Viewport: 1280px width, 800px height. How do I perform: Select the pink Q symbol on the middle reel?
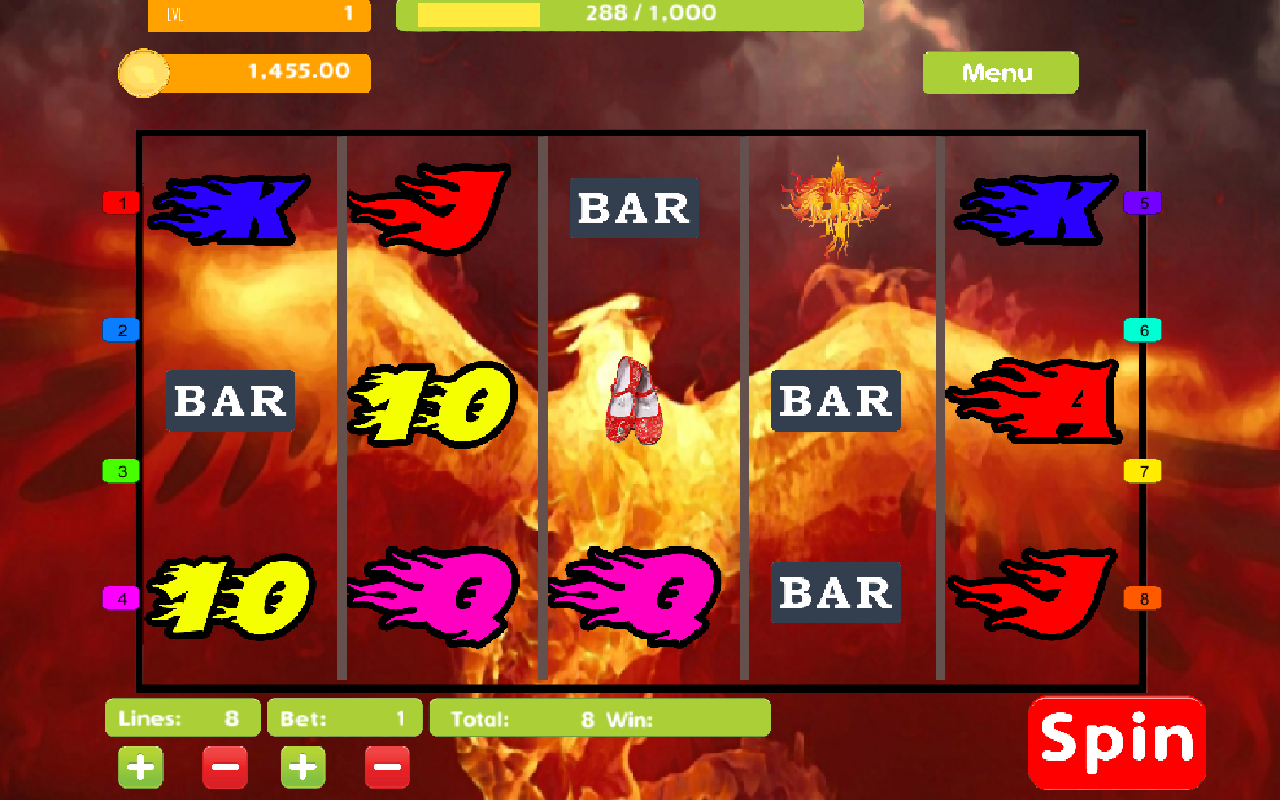pos(635,595)
